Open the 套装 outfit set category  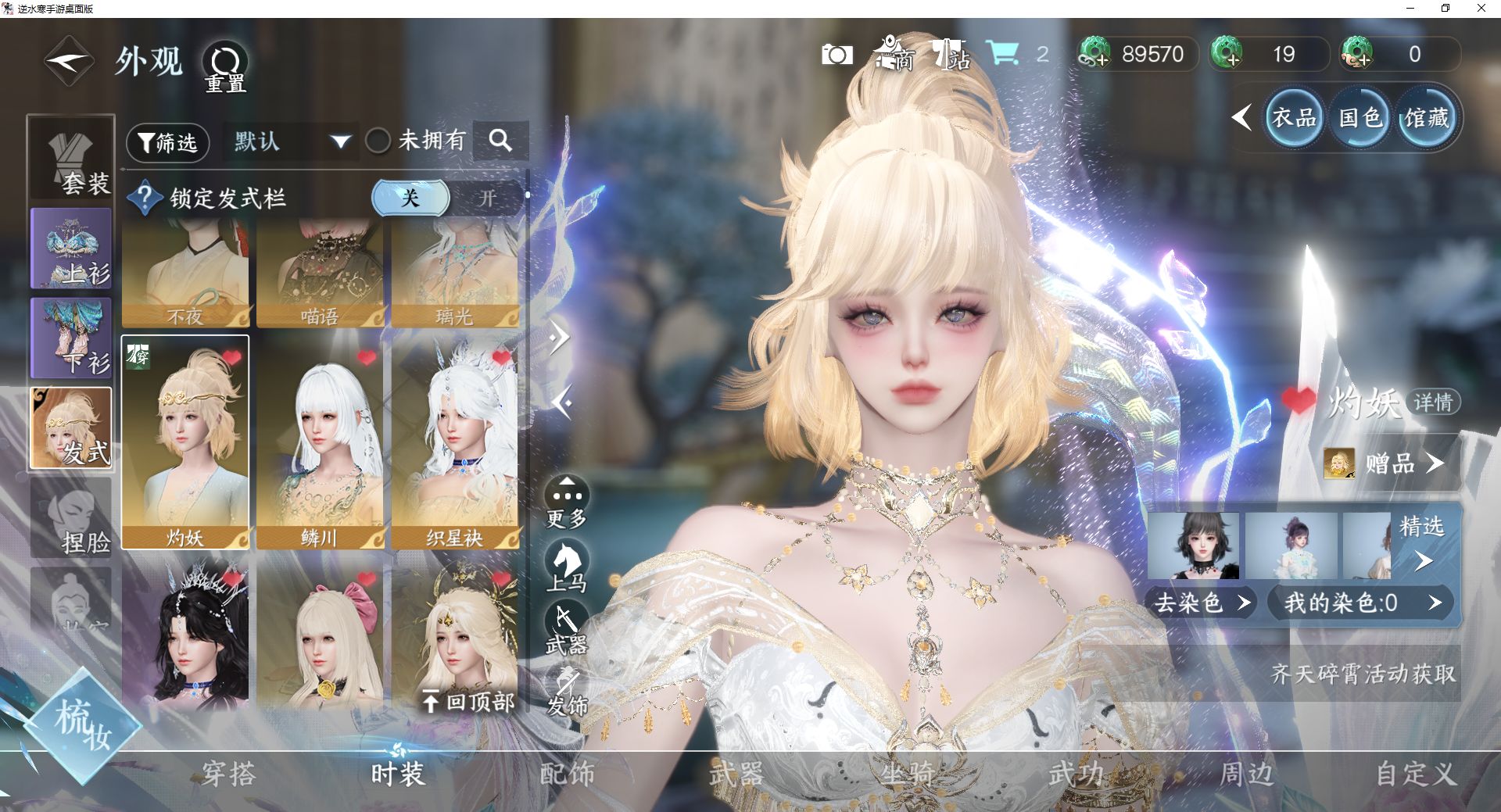71,159
